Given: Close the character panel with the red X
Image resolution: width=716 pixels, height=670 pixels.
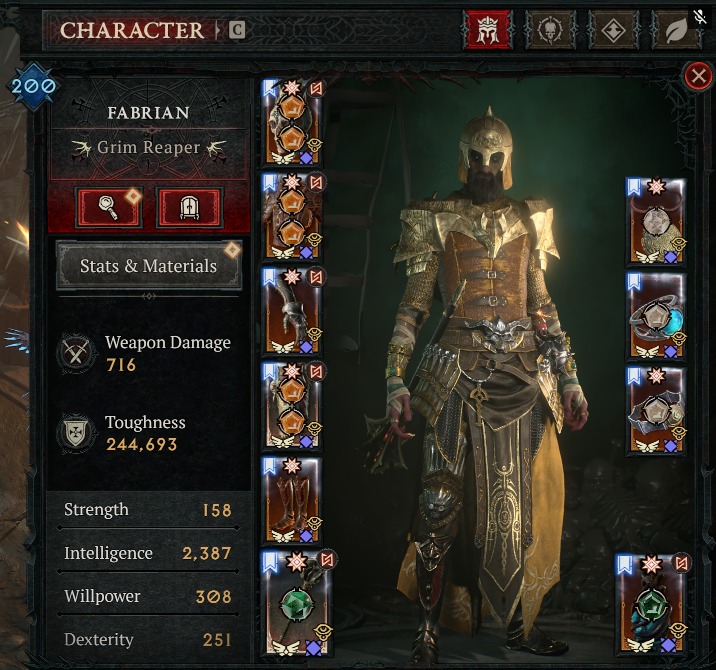Looking at the screenshot, I should coord(697,77).
